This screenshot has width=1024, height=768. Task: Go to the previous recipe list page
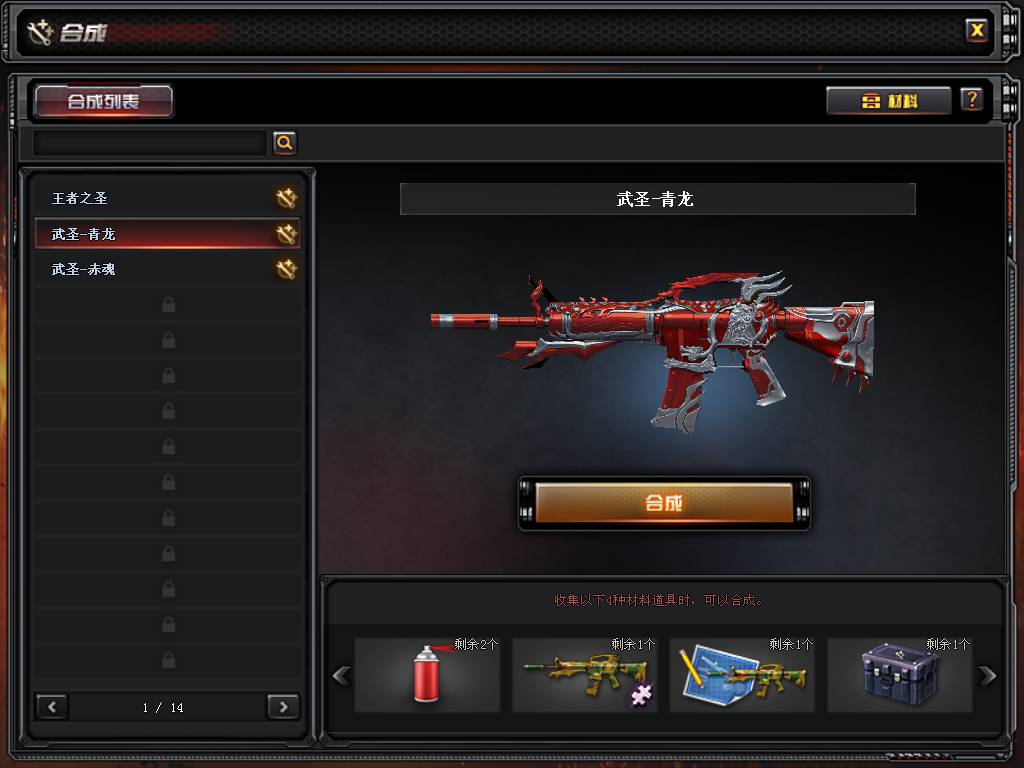[52, 707]
